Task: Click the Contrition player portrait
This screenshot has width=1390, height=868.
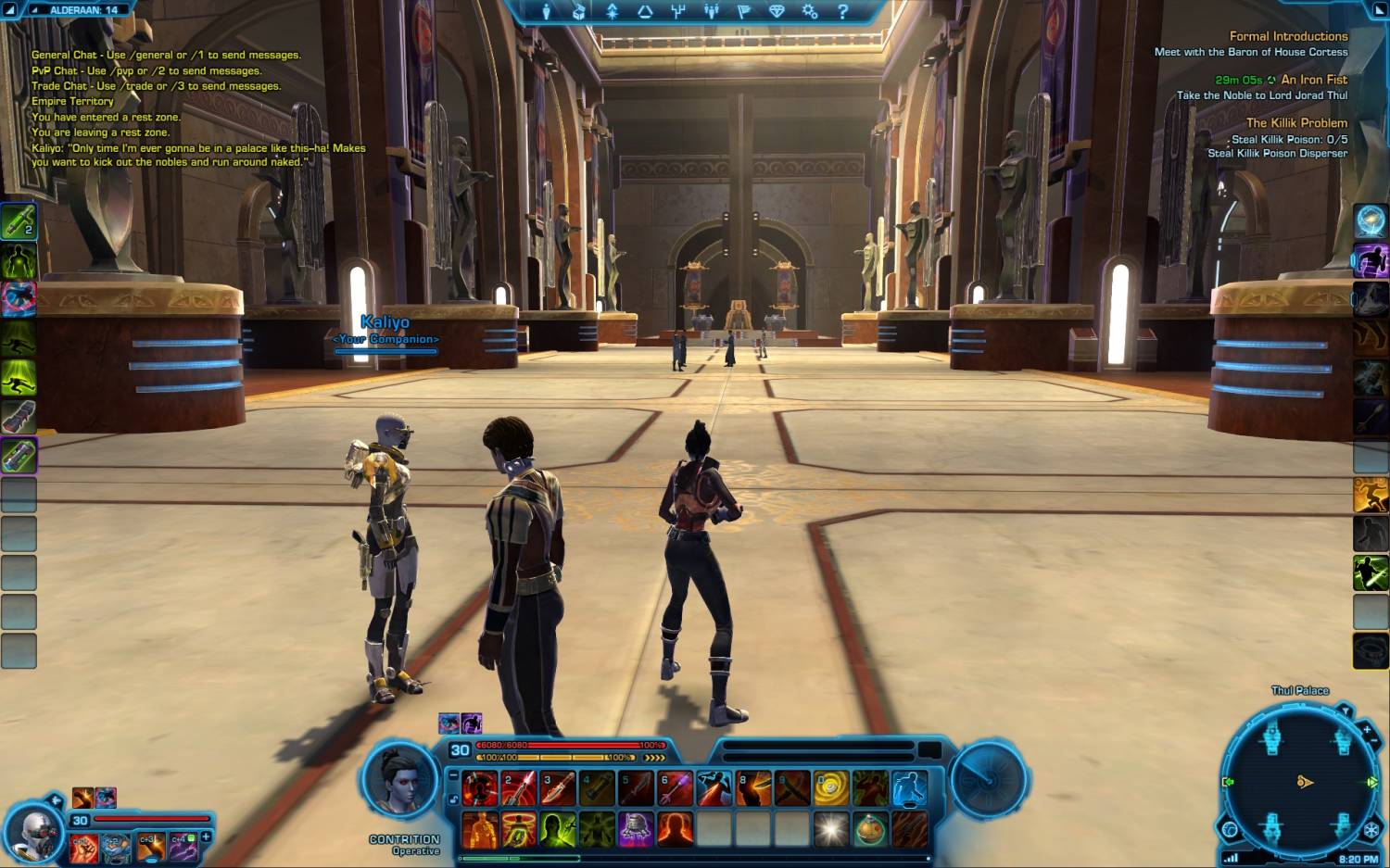Action: [400, 780]
